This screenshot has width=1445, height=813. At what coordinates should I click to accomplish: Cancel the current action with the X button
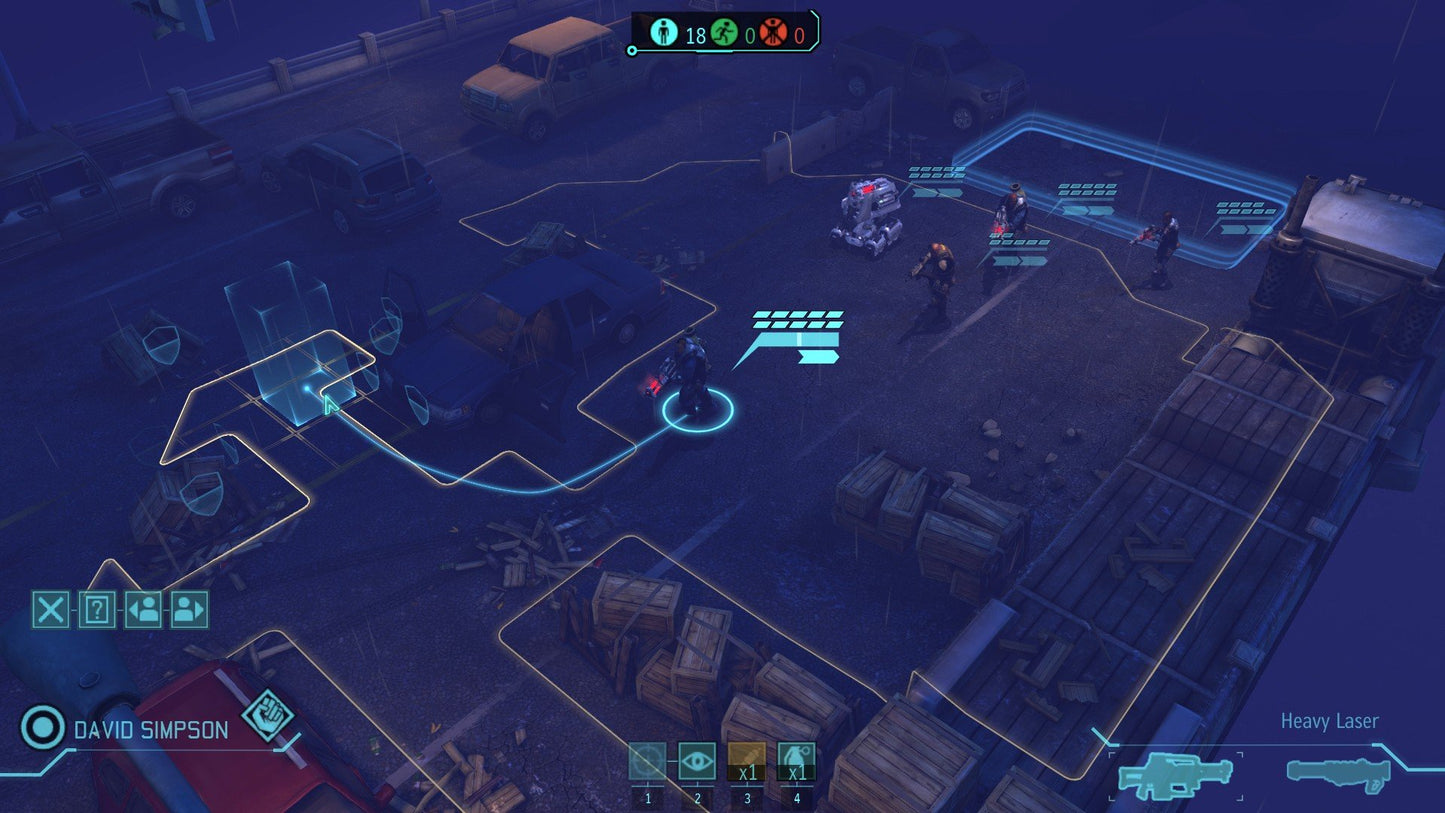[50, 607]
